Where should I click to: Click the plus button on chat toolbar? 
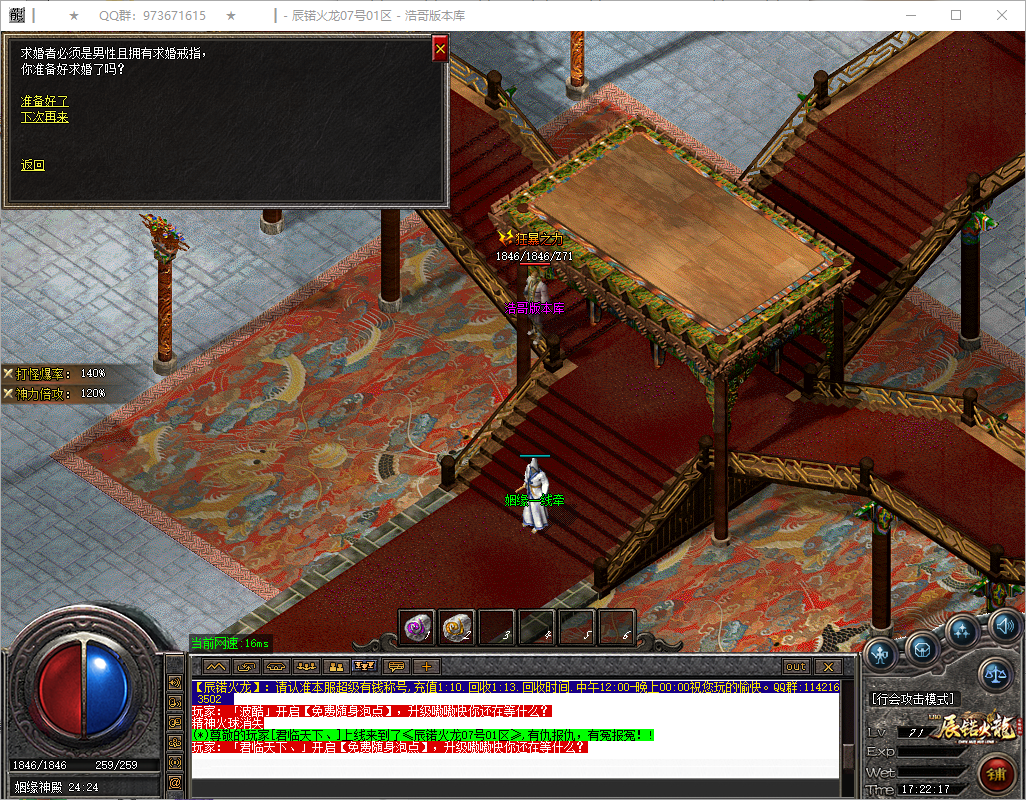point(426,666)
